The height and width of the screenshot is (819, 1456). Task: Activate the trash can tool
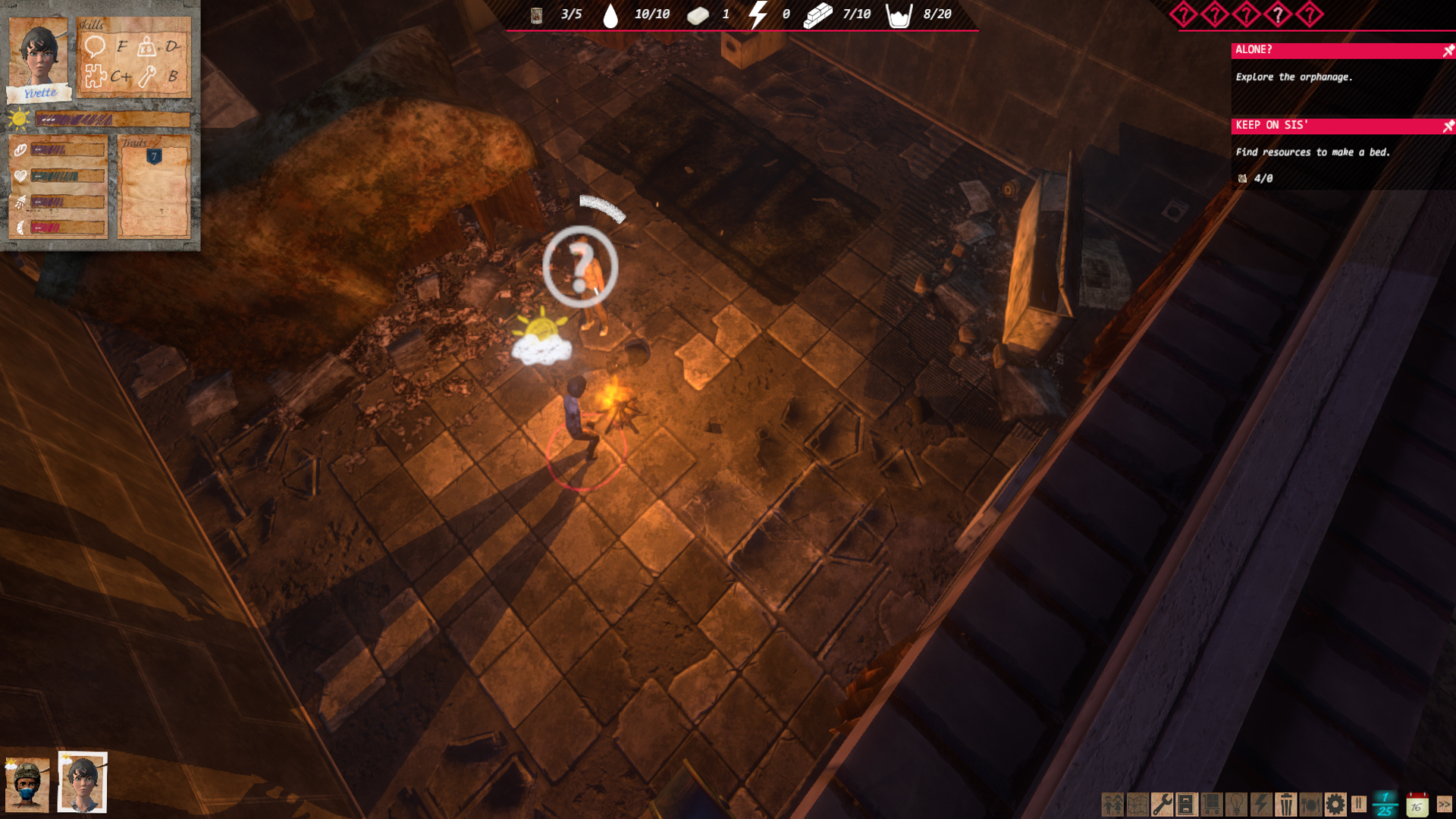(x=1286, y=804)
